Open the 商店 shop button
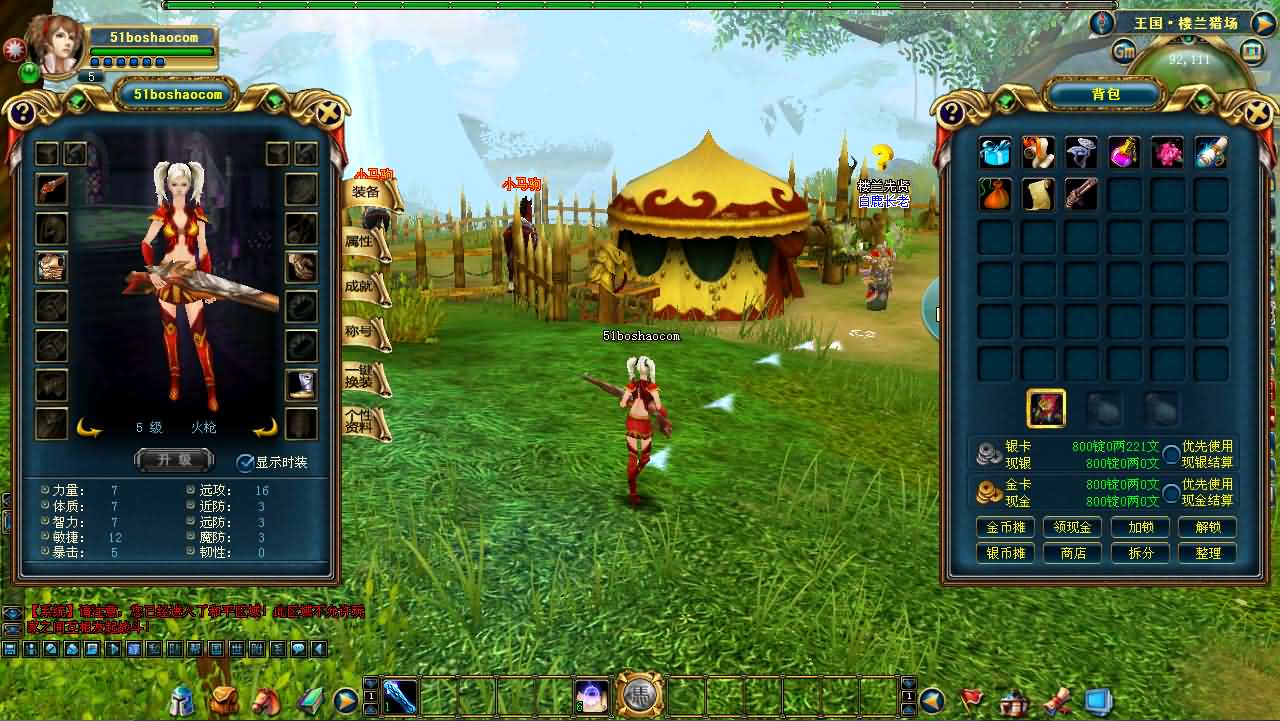 coord(1072,552)
